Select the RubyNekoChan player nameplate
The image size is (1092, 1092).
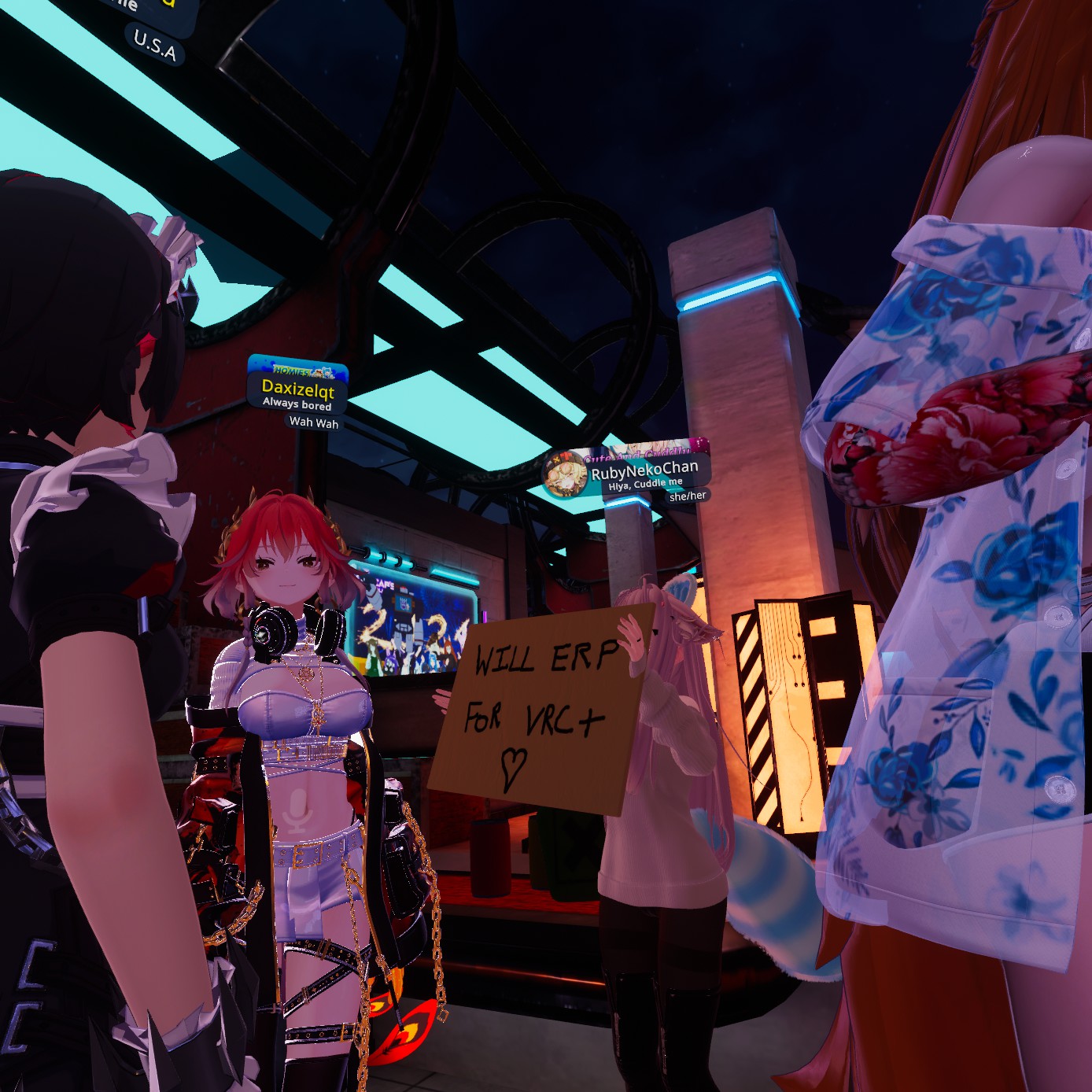pyautogui.click(x=644, y=472)
